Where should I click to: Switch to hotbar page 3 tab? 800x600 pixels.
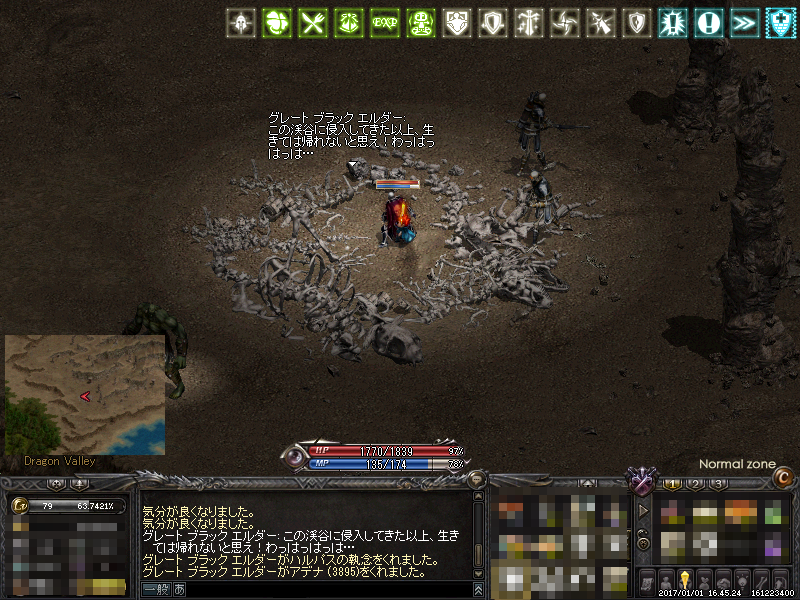(719, 485)
